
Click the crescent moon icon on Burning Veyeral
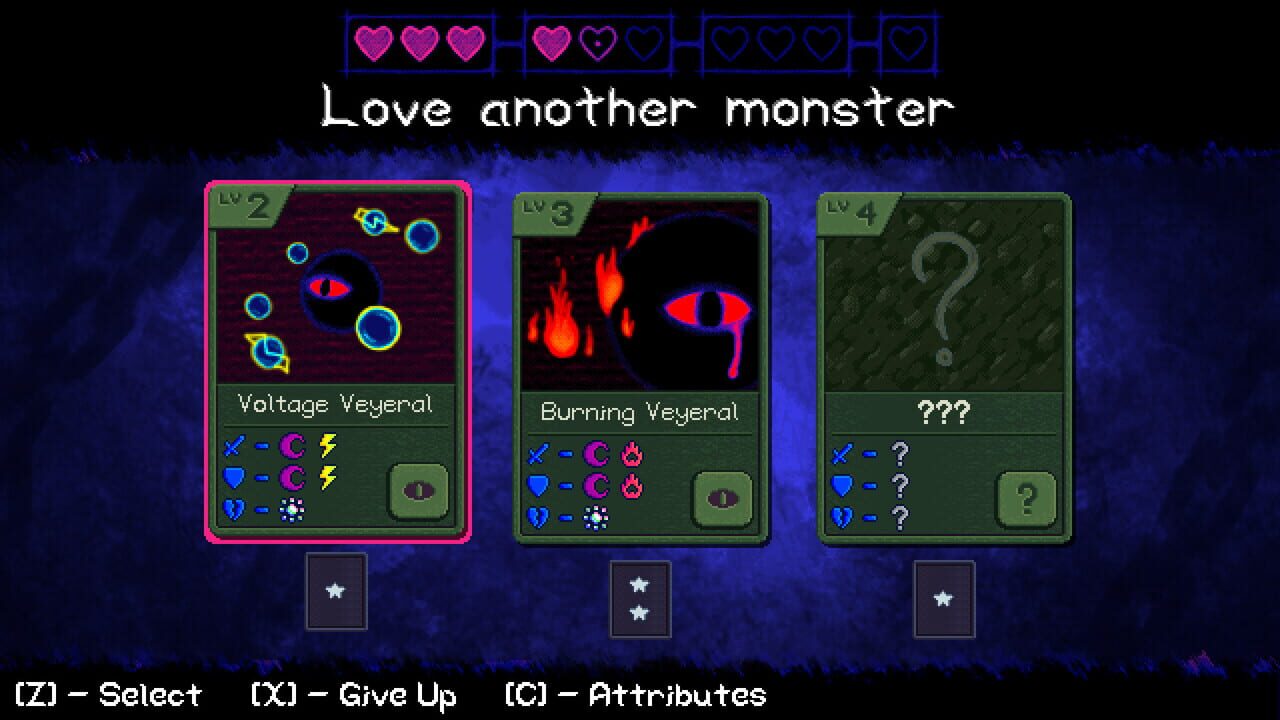(x=596, y=453)
